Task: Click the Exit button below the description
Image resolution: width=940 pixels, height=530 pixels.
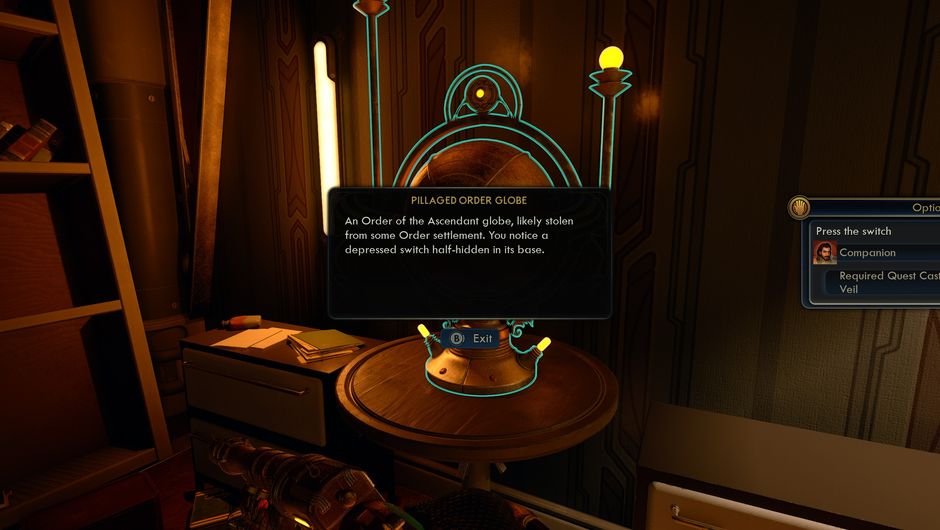Action: (x=472, y=338)
